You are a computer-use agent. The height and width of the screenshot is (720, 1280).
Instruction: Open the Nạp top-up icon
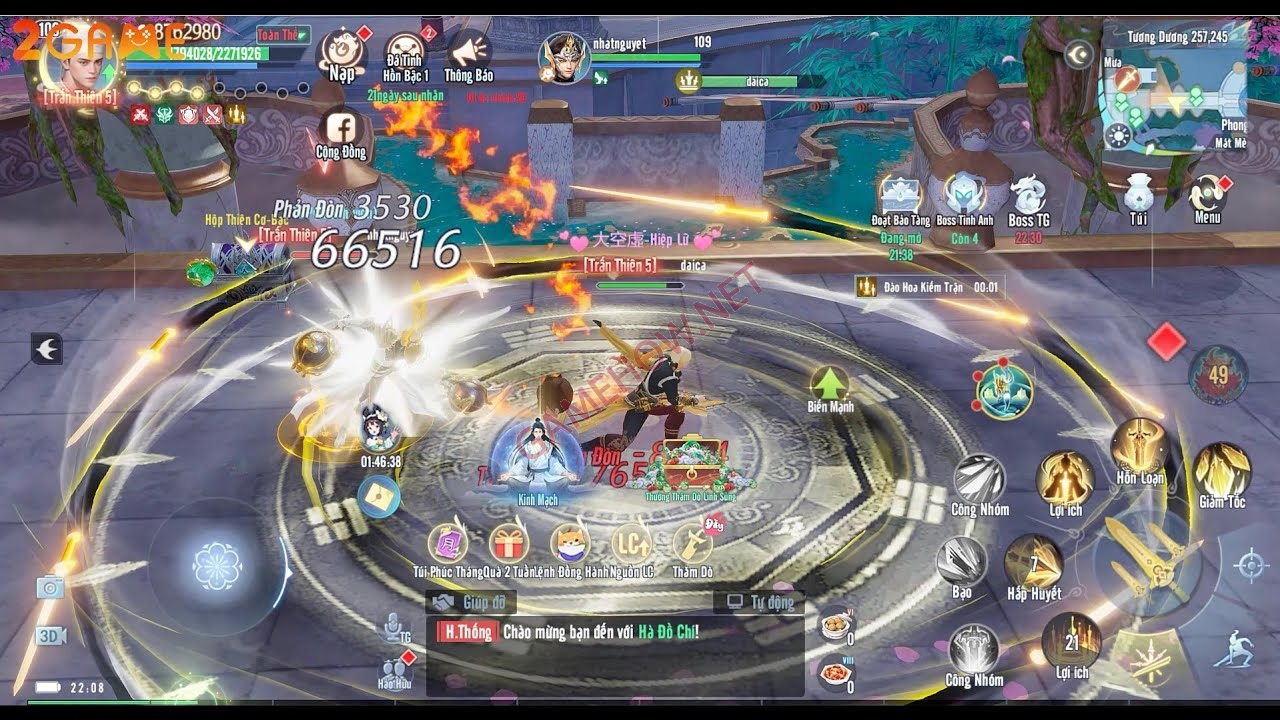tap(341, 52)
